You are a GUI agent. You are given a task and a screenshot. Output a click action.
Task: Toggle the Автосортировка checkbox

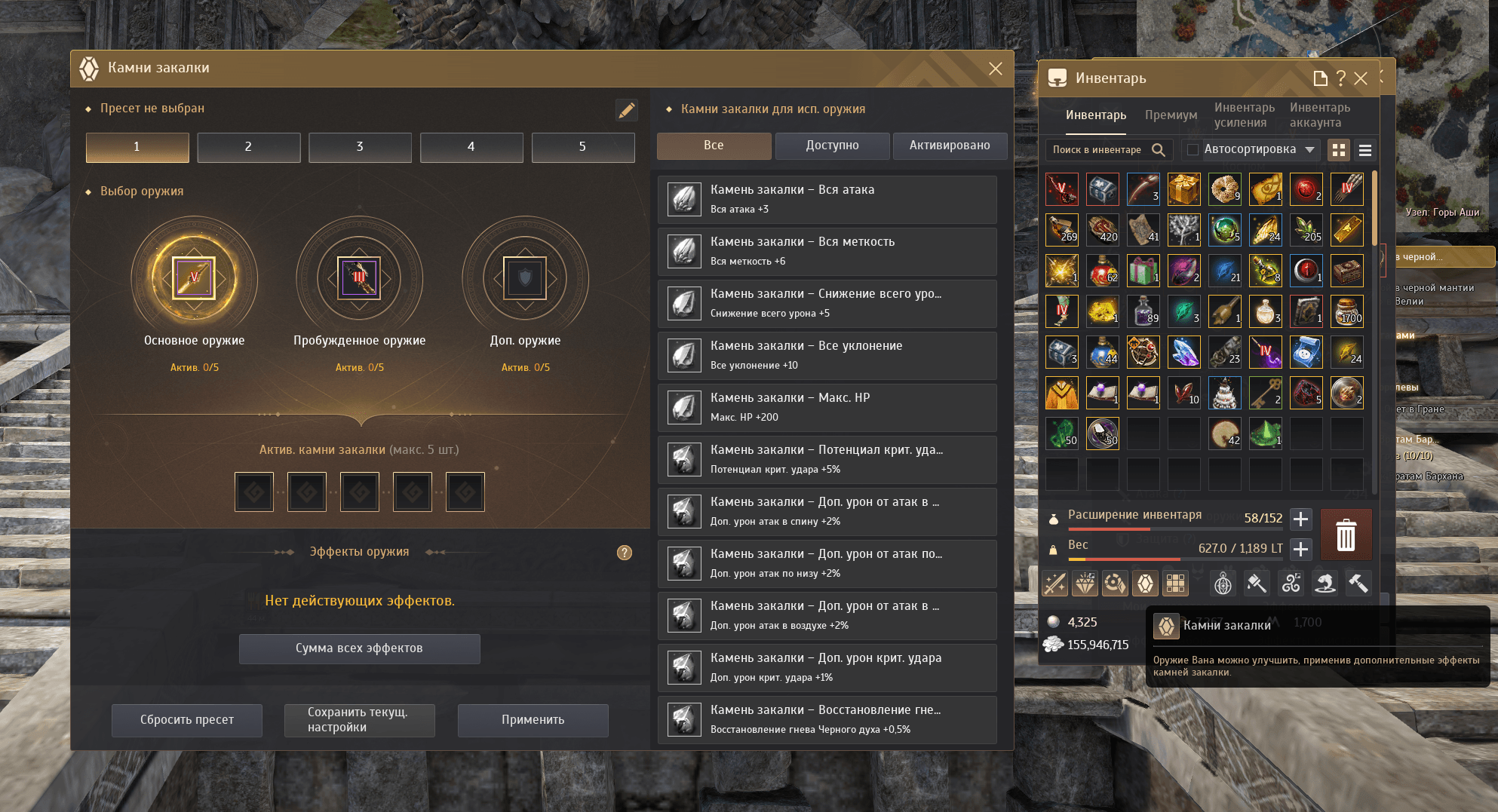(1193, 149)
